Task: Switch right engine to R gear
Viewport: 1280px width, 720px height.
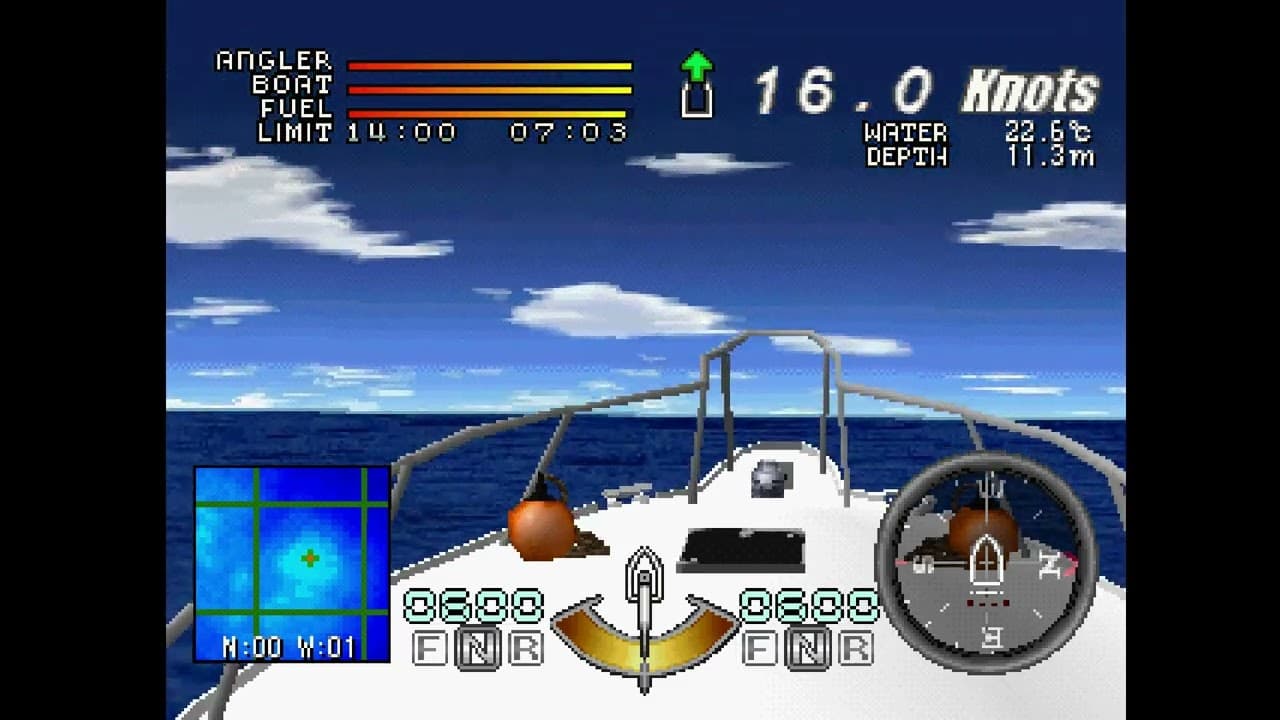Action: 855,649
